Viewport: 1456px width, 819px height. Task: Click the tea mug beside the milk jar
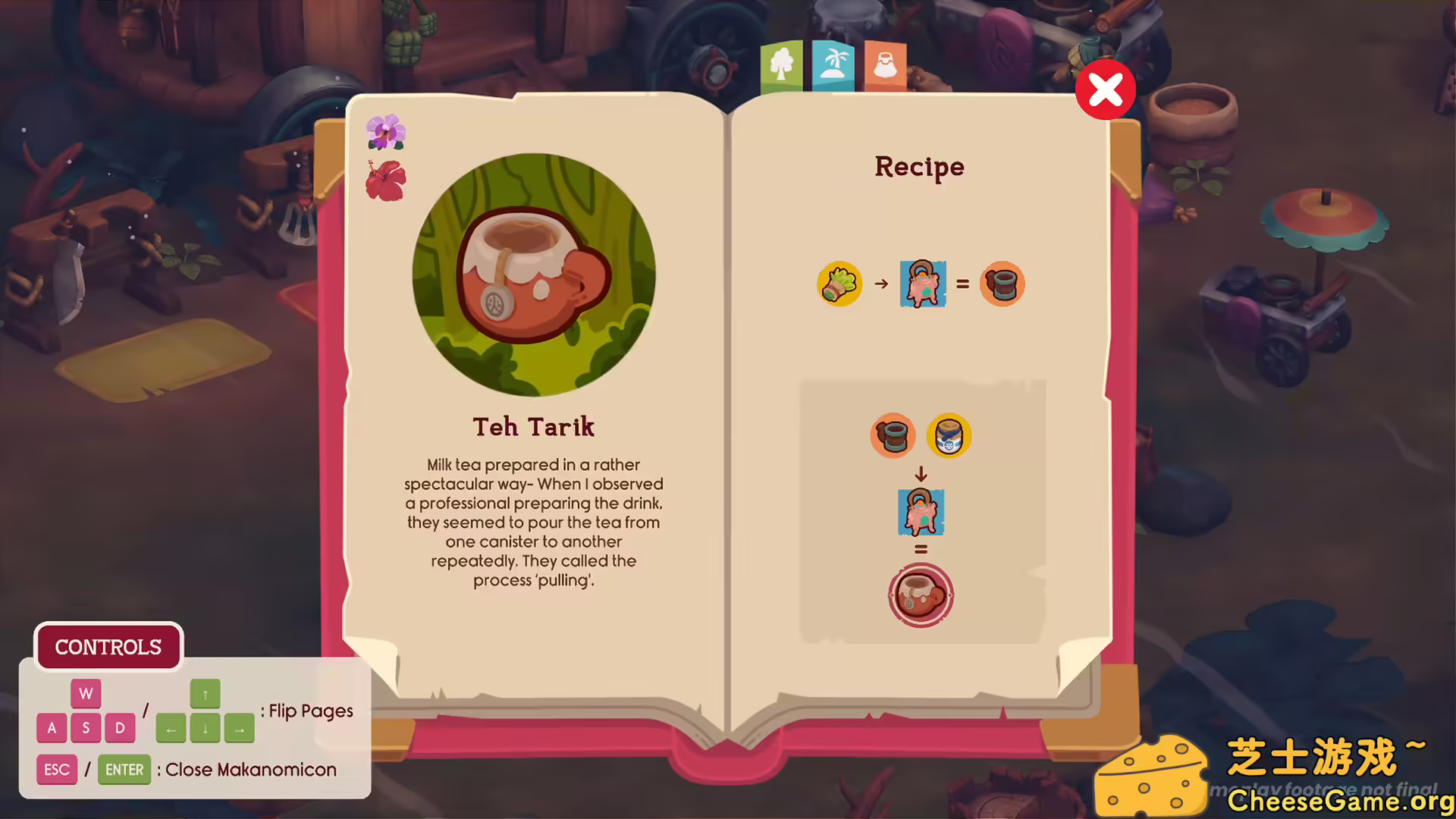tap(893, 436)
